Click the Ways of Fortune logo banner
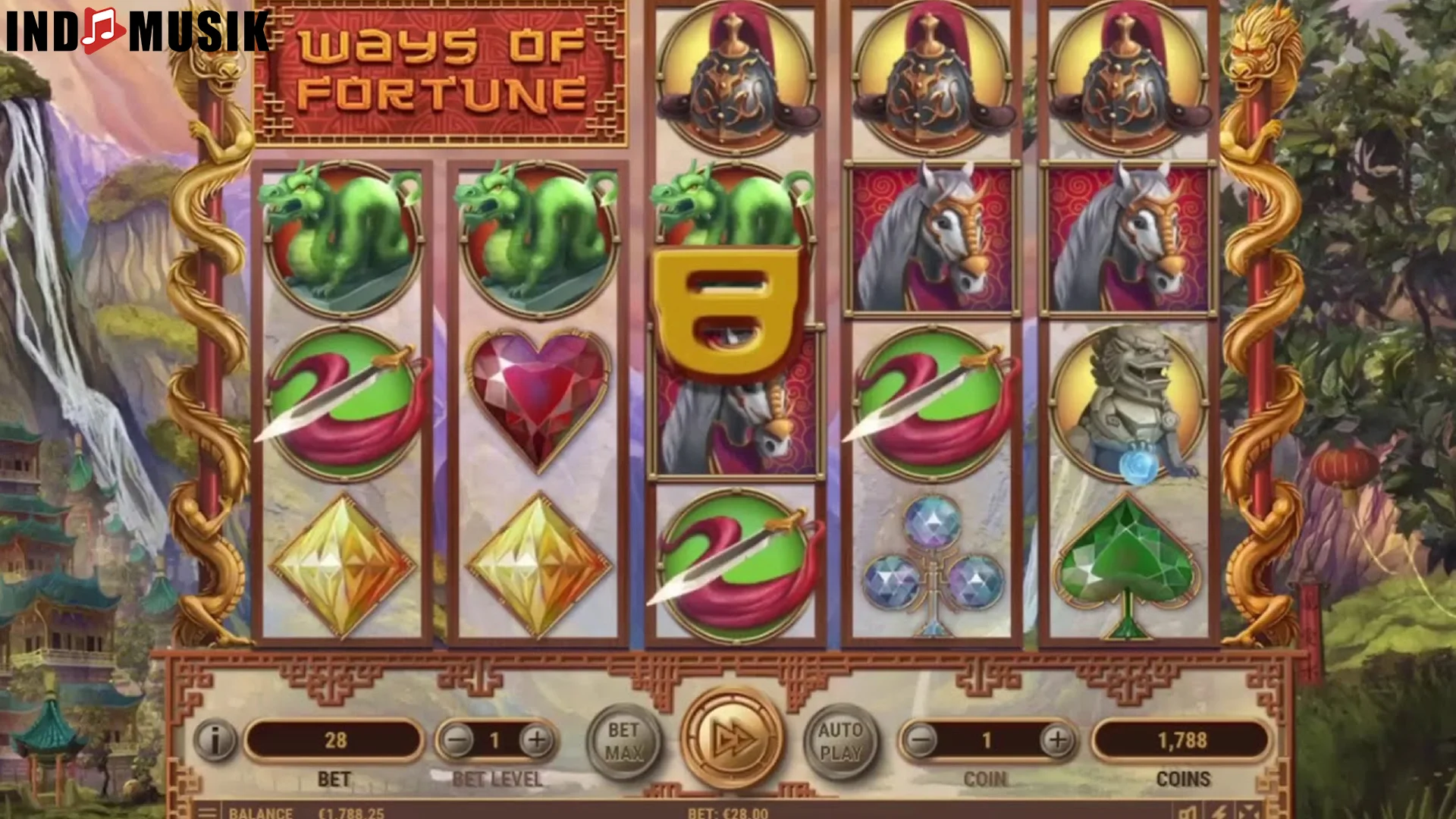 coord(440,72)
